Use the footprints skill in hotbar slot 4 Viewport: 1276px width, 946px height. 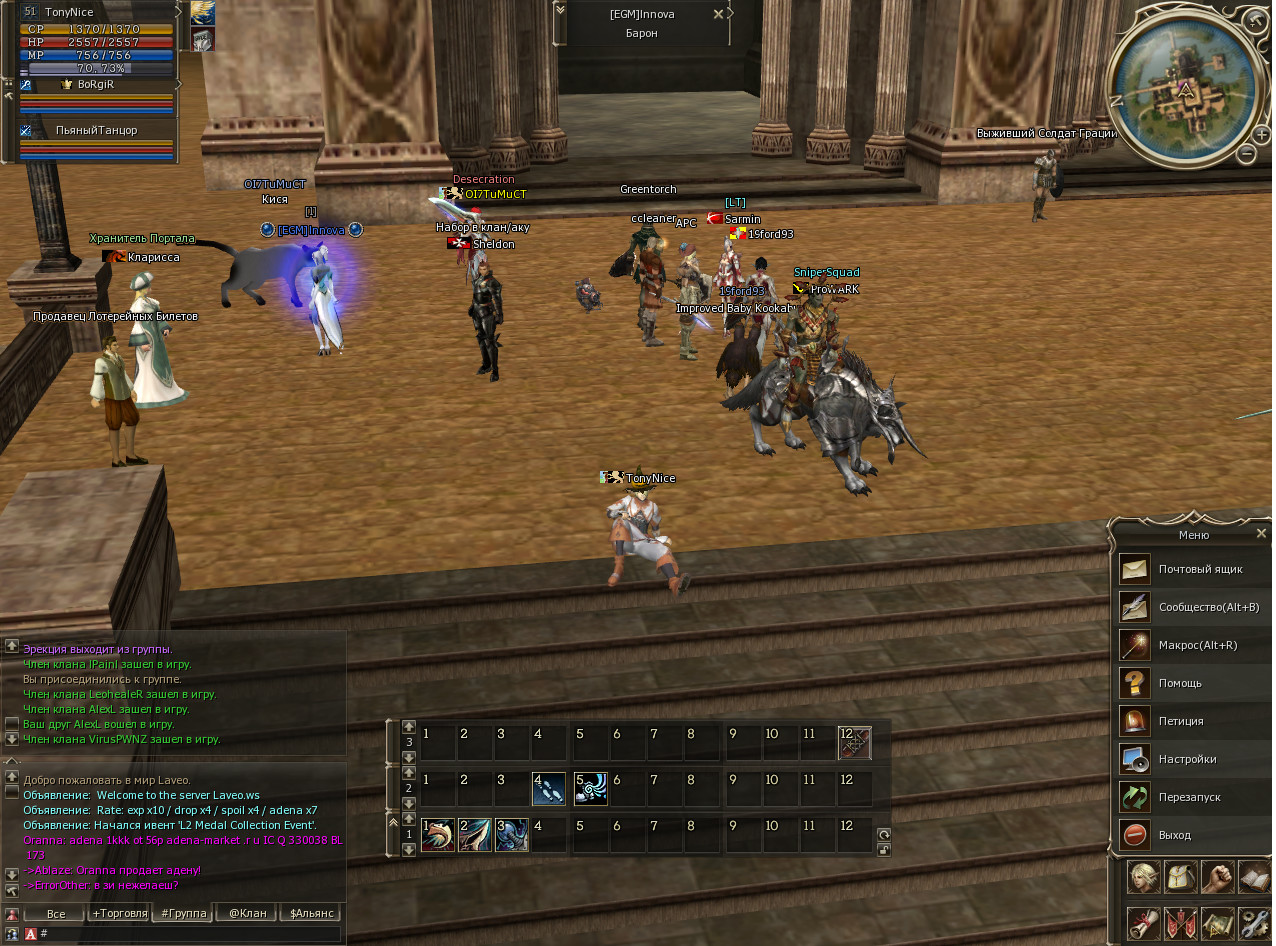pyautogui.click(x=548, y=789)
